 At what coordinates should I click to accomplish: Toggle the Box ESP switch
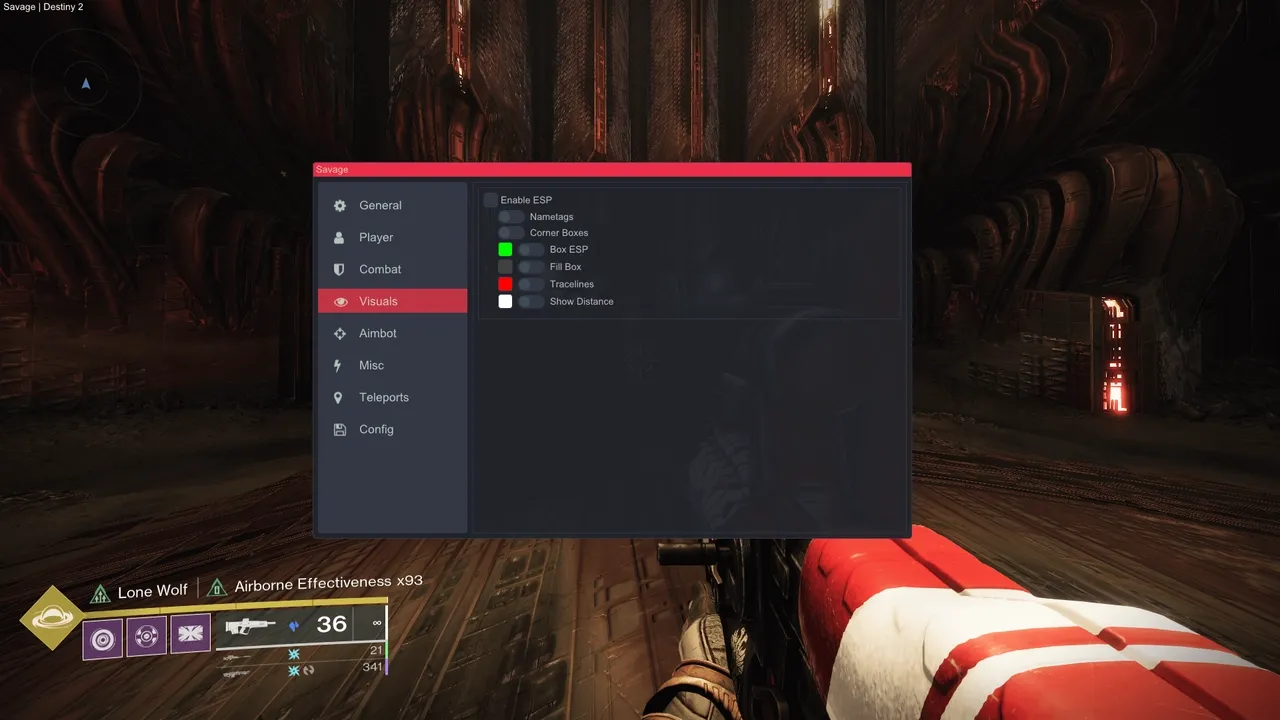[x=531, y=250]
